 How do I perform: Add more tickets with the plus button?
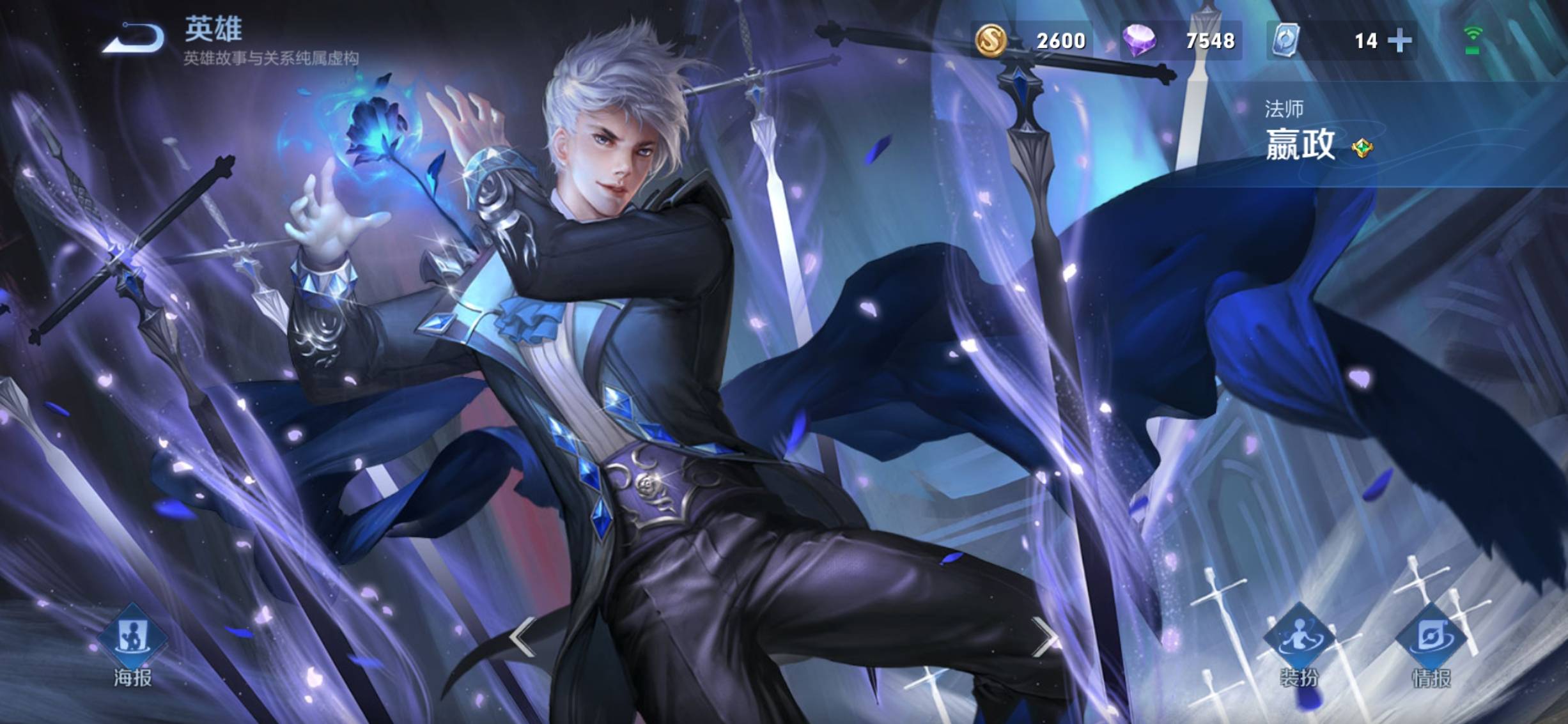click(x=1400, y=41)
